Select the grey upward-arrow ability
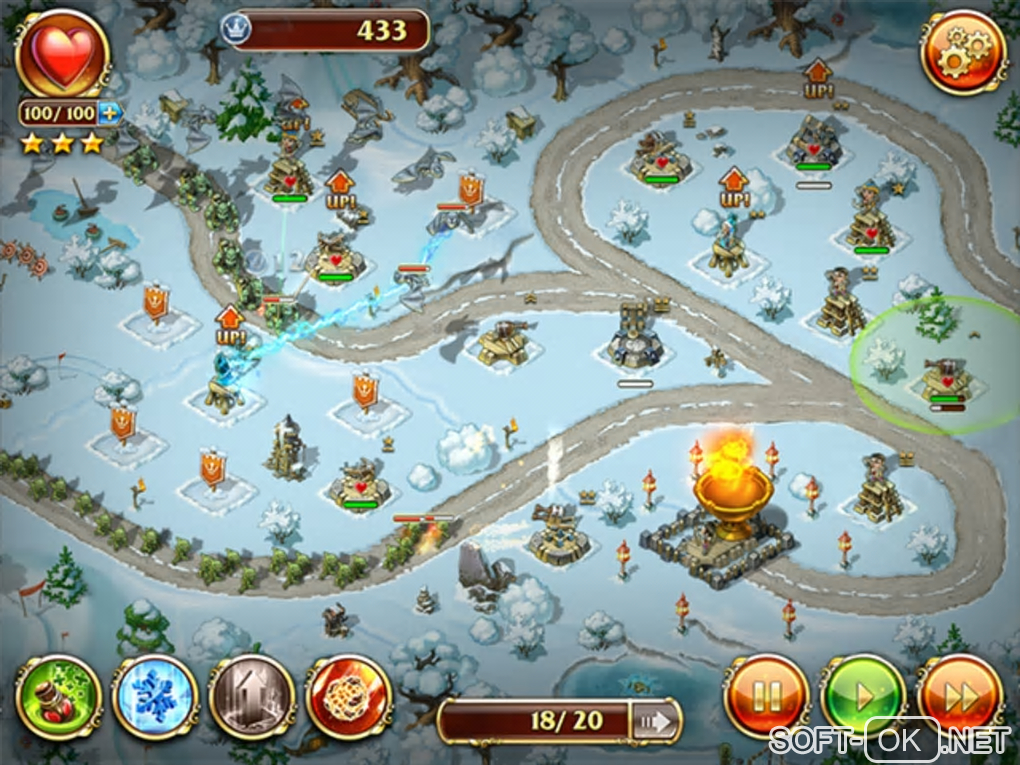Image resolution: width=1020 pixels, height=765 pixels. 251,697
